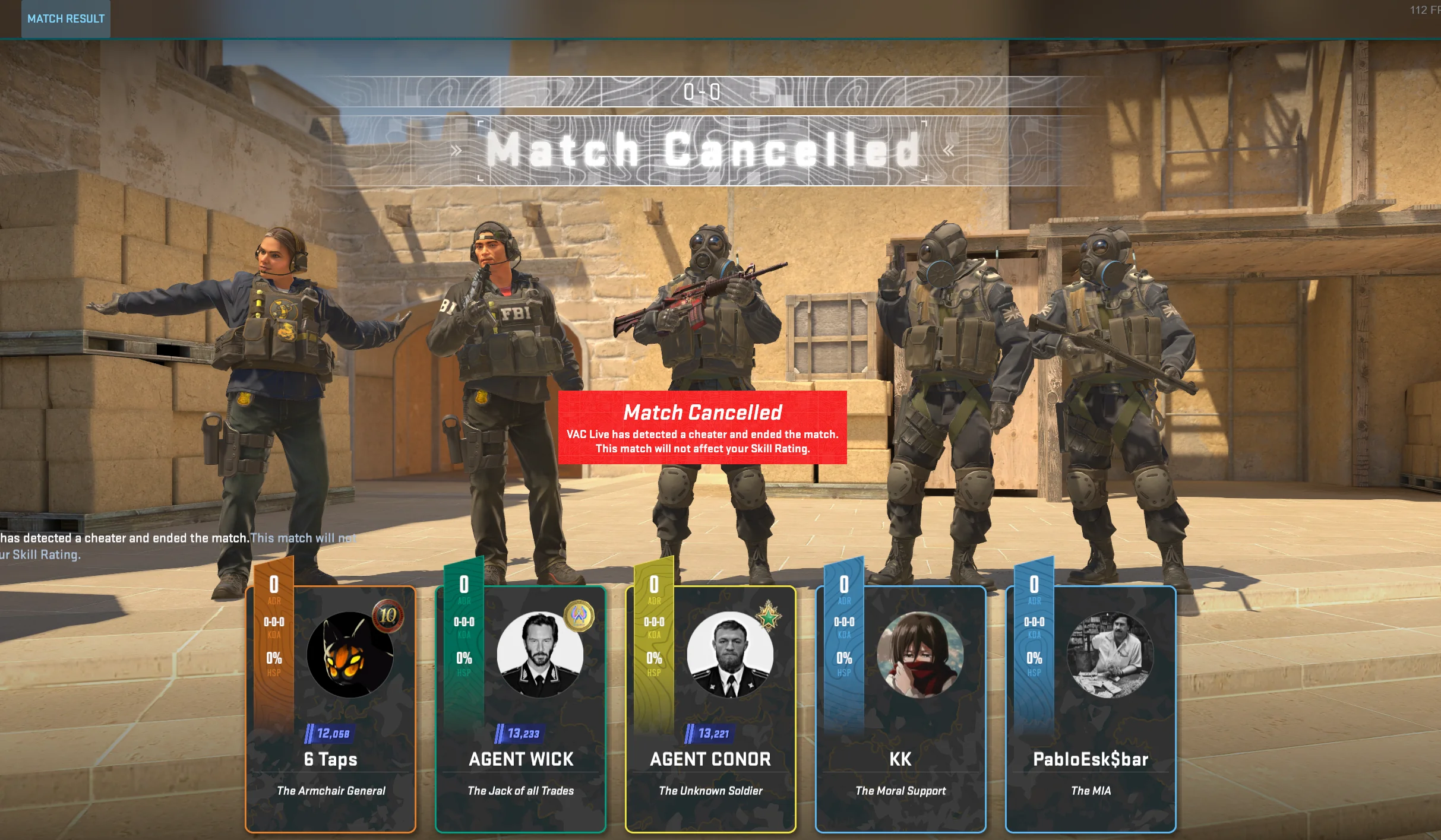The image size is (1441, 840).
Task: Select Agent Wick's service medal icon
Action: (x=579, y=617)
